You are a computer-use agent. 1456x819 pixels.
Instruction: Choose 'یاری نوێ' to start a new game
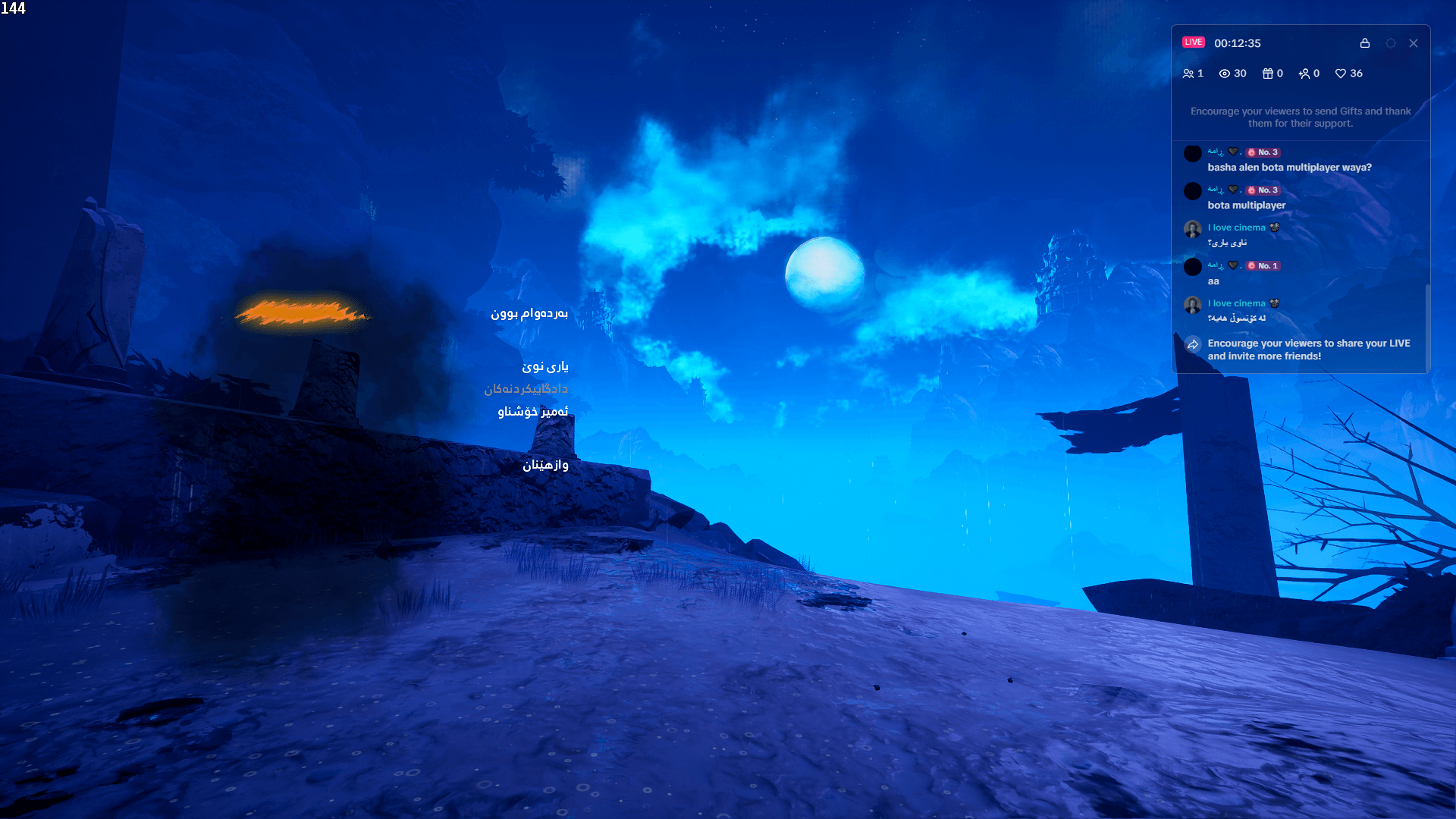pyautogui.click(x=547, y=366)
